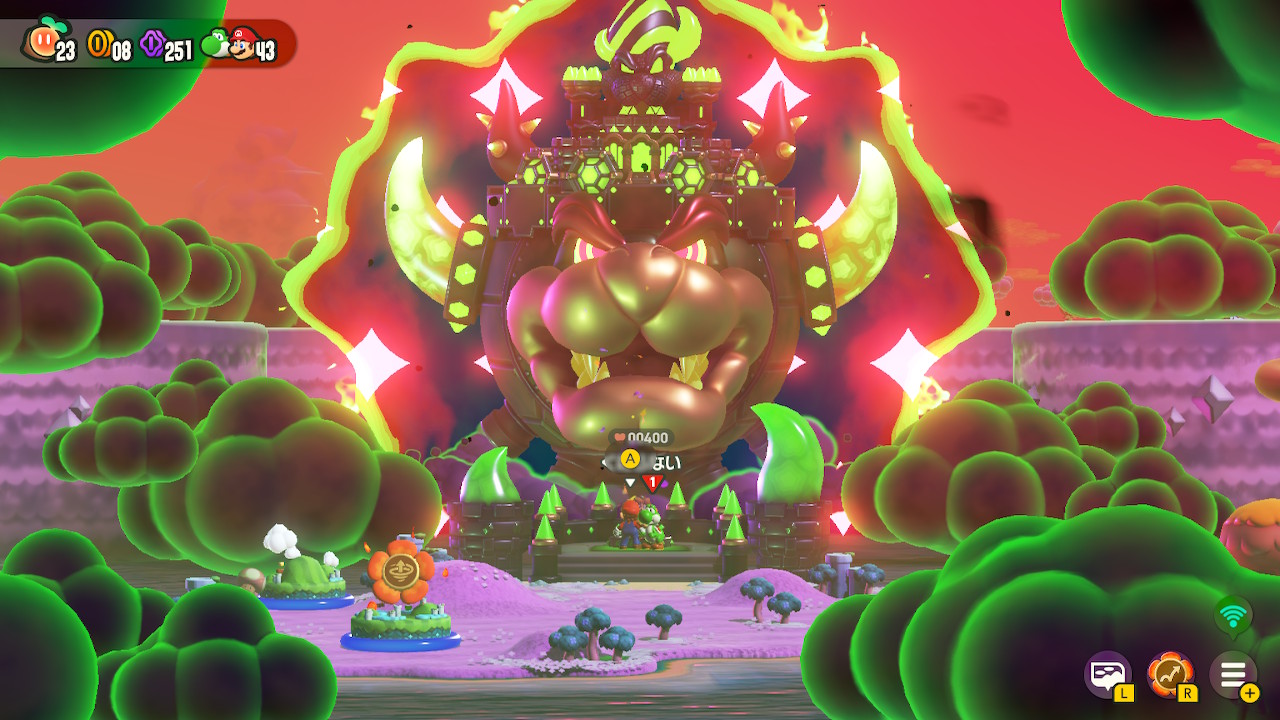
Task: Open the three-line pause menu
Action: [1232, 674]
